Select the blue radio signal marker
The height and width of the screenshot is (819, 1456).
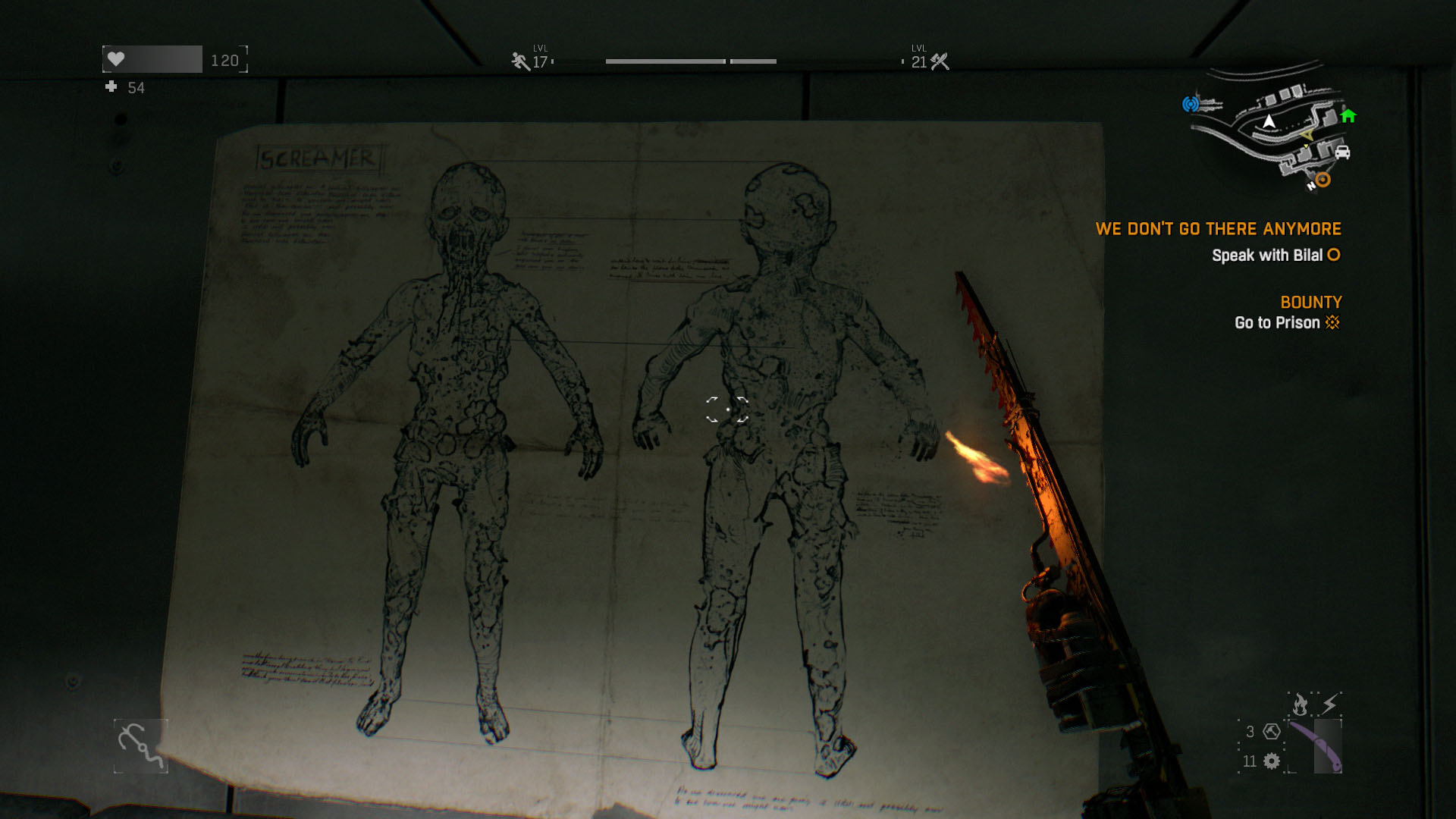tap(1191, 104)
